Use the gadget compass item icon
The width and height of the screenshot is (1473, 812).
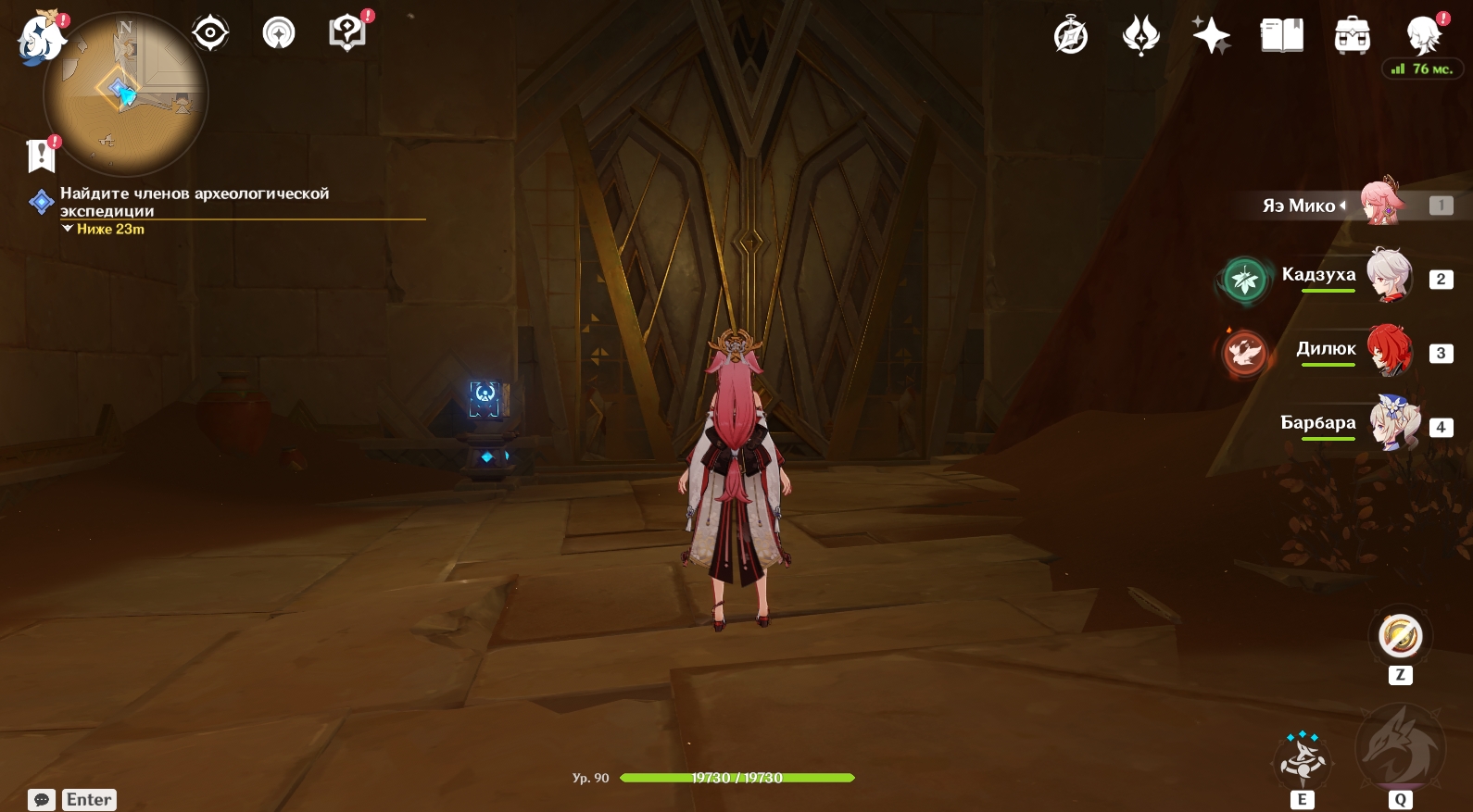1400,637
